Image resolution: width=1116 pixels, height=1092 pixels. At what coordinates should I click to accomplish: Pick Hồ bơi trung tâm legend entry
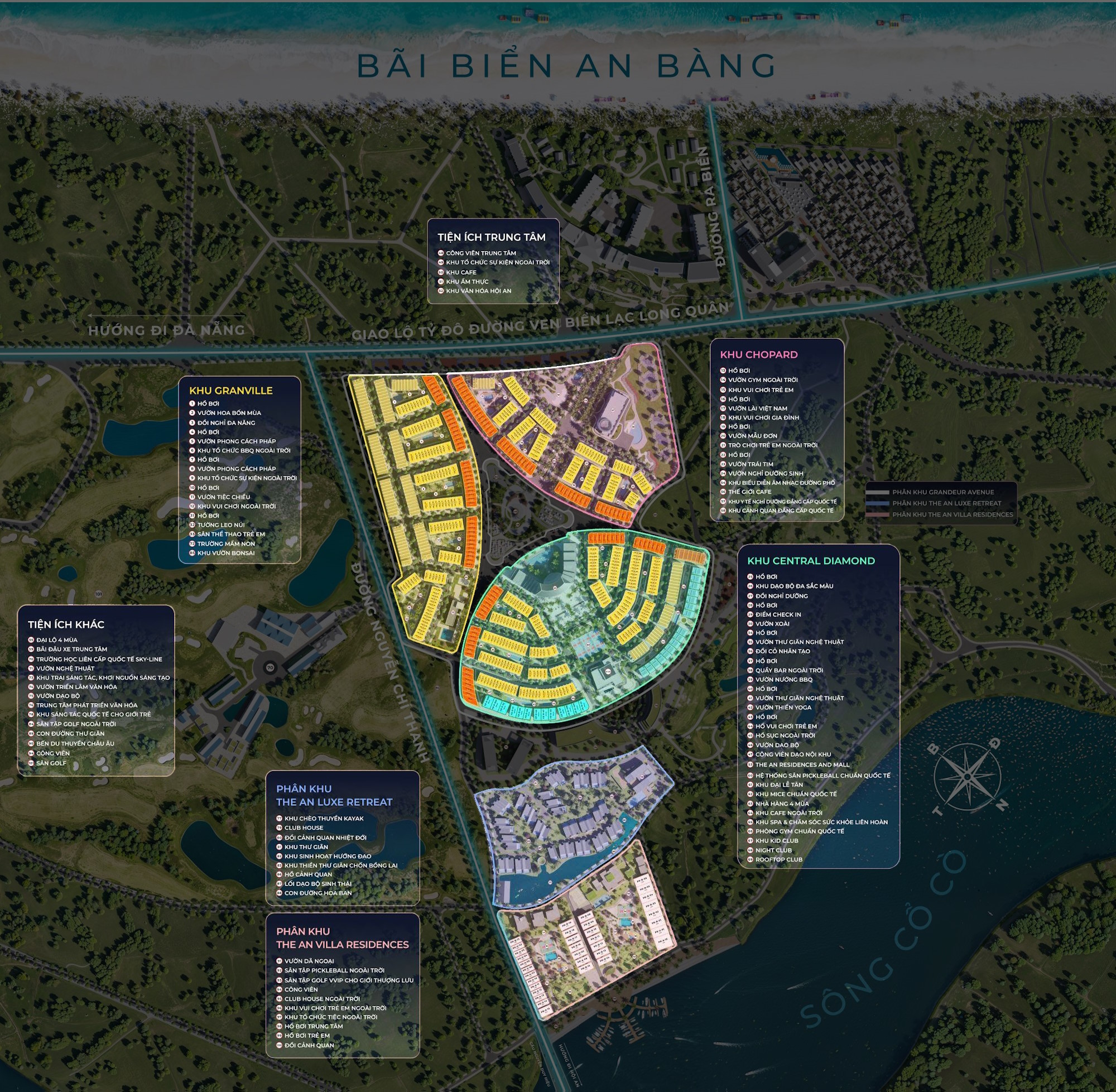313,1026
